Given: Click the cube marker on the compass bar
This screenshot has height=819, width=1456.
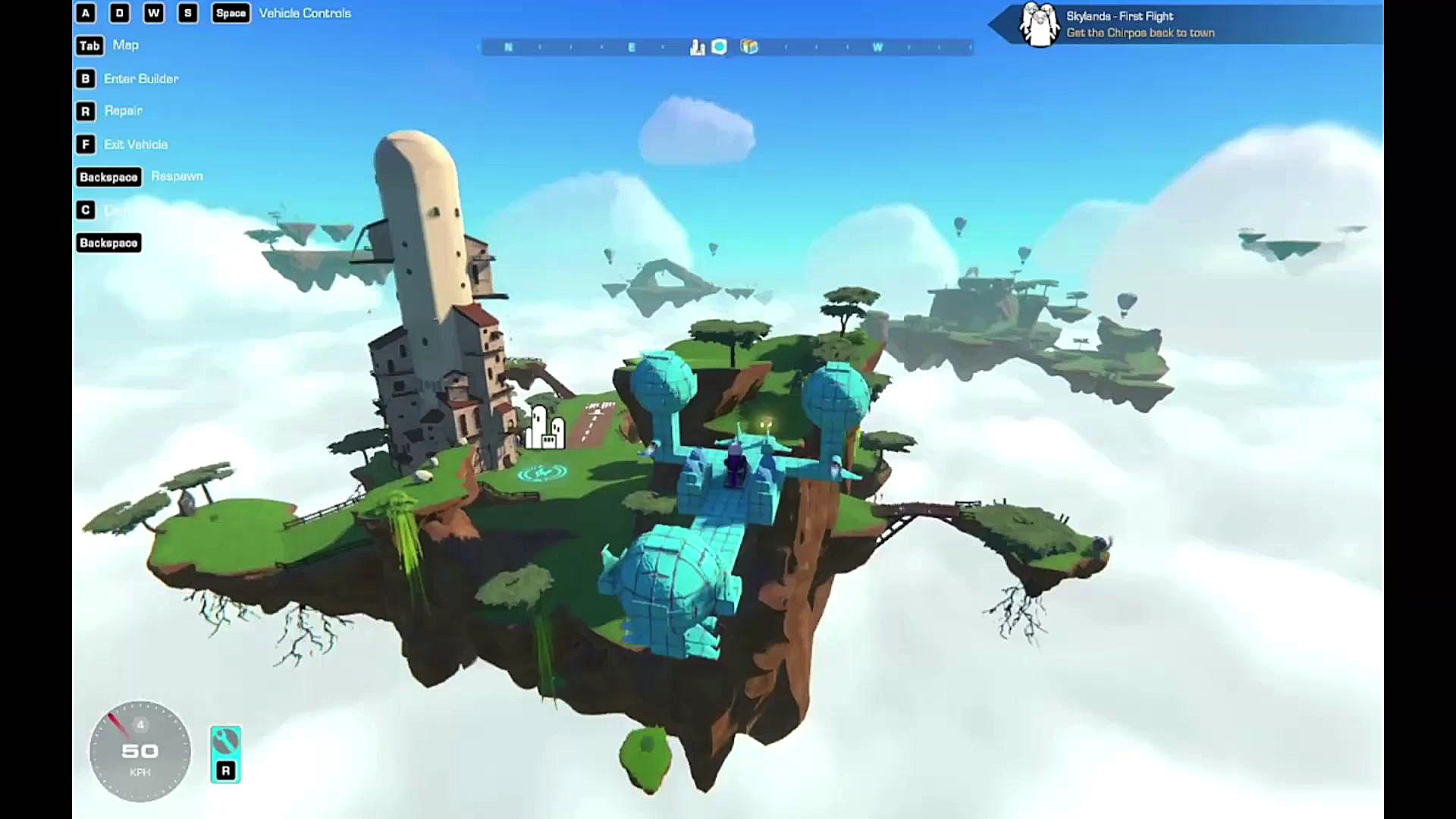Looking at the screenshot, I should (749, 47).
